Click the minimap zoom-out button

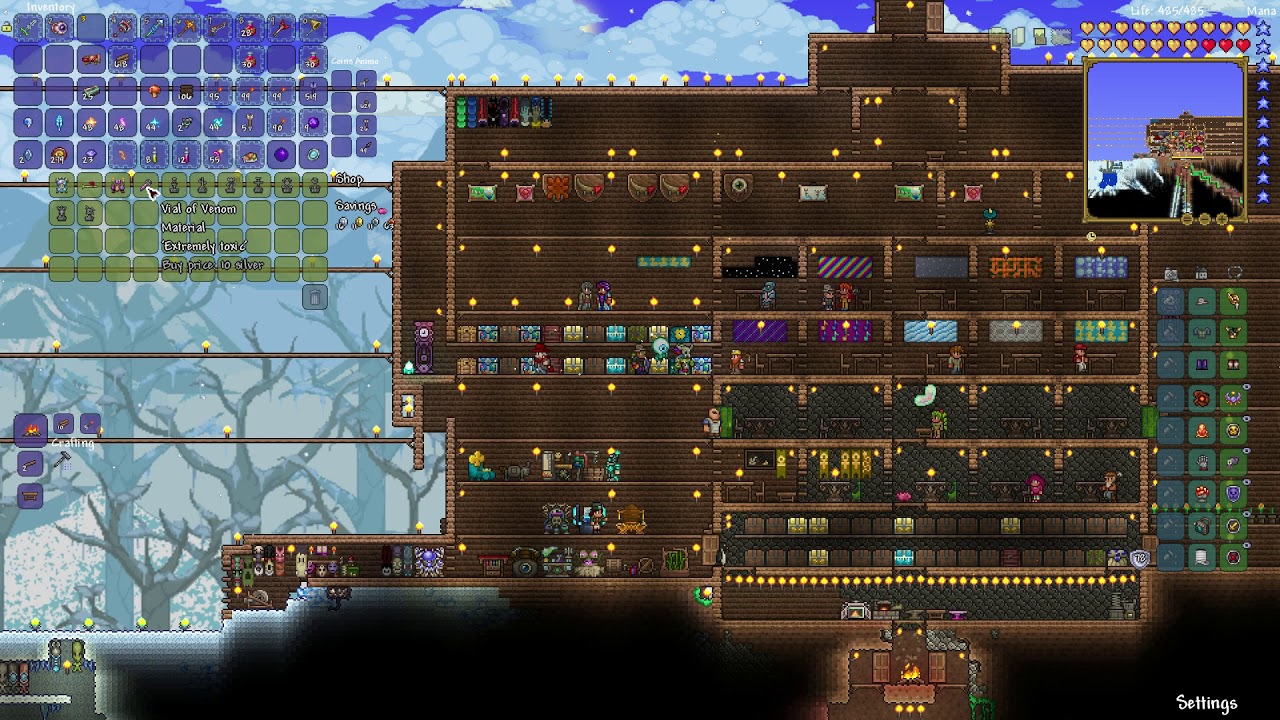(1188, 220)
